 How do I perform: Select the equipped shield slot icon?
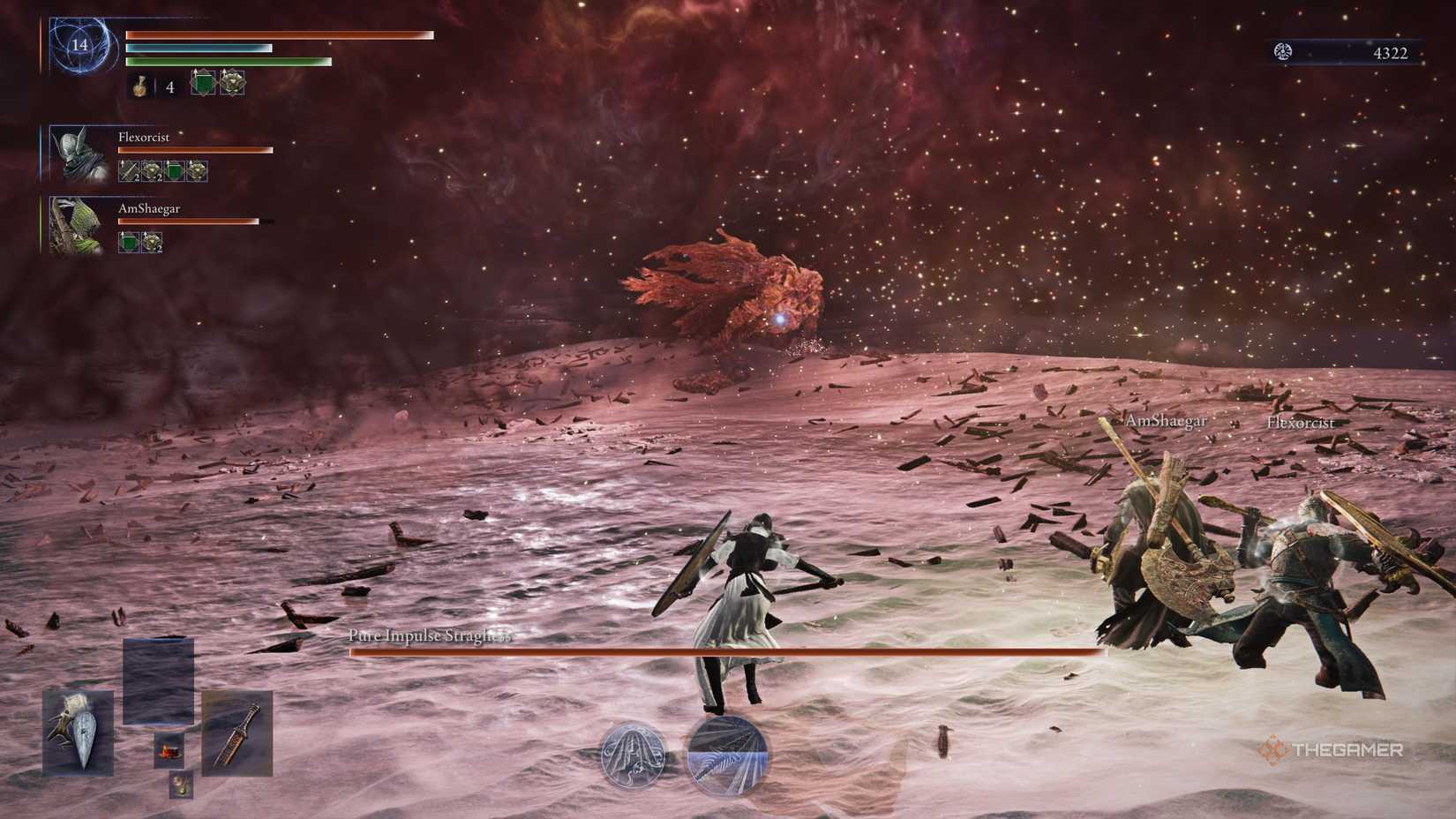pos(77,733)
